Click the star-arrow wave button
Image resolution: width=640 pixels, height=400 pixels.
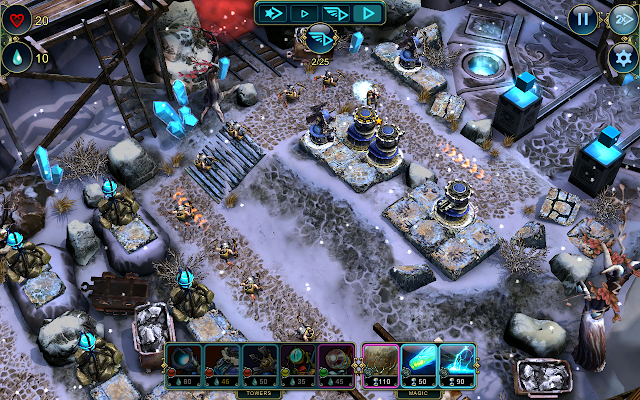[x=272, y=13]
